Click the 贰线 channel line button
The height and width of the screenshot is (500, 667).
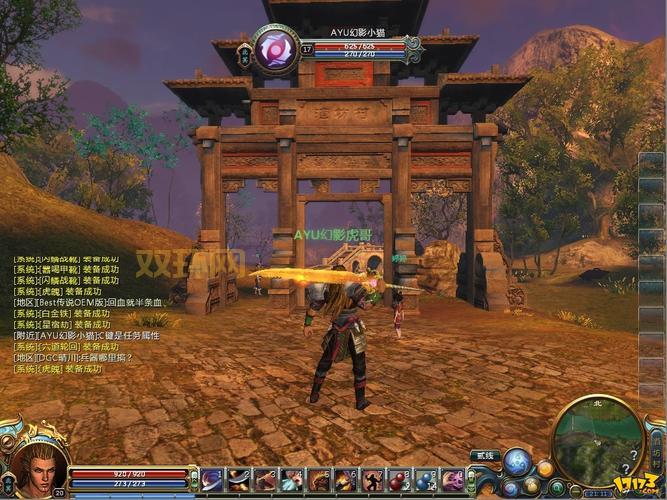[x=485, y=455]
